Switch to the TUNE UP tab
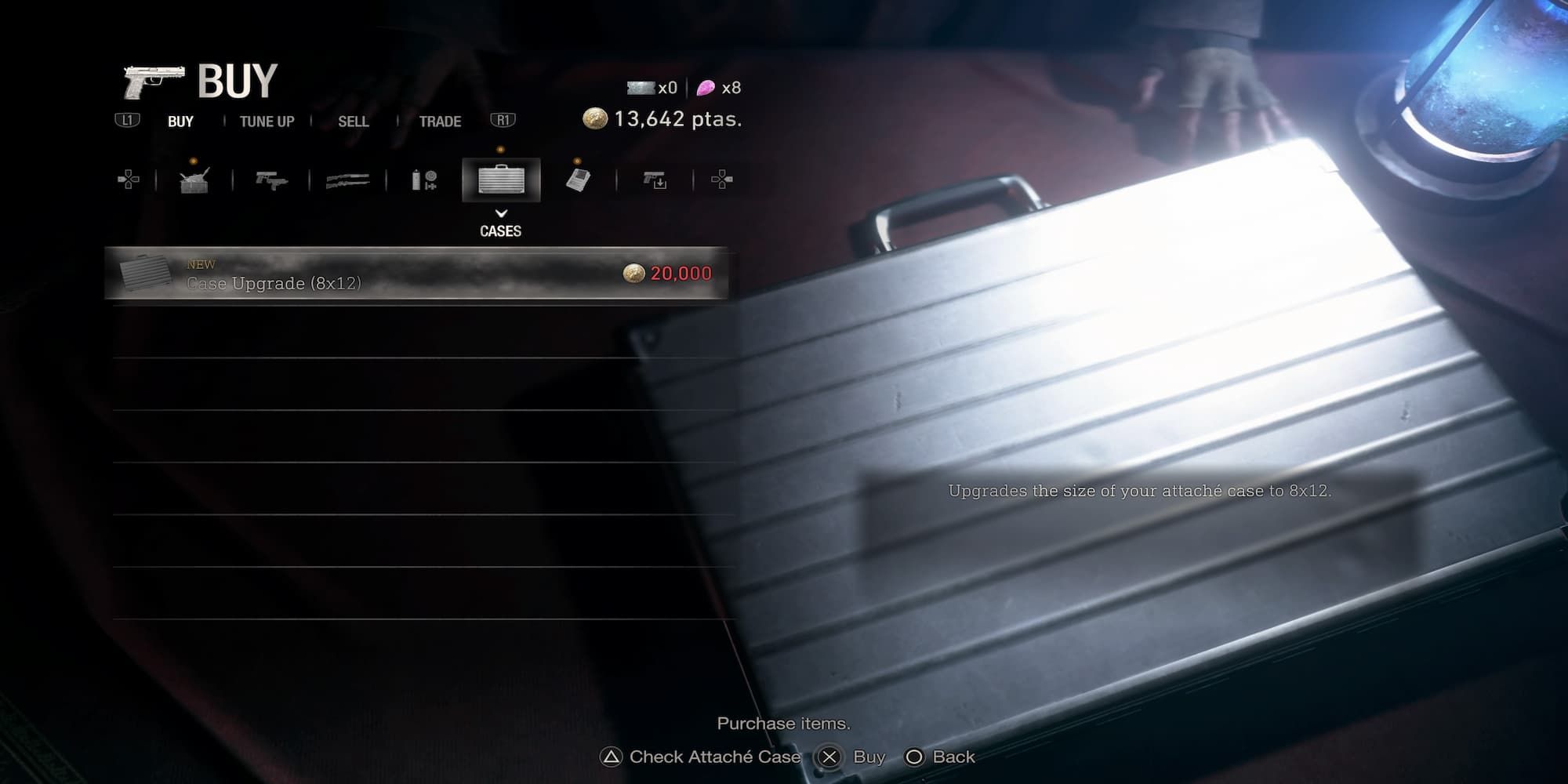Viewport: 1568px width, 784px height. tap(267, 121)
